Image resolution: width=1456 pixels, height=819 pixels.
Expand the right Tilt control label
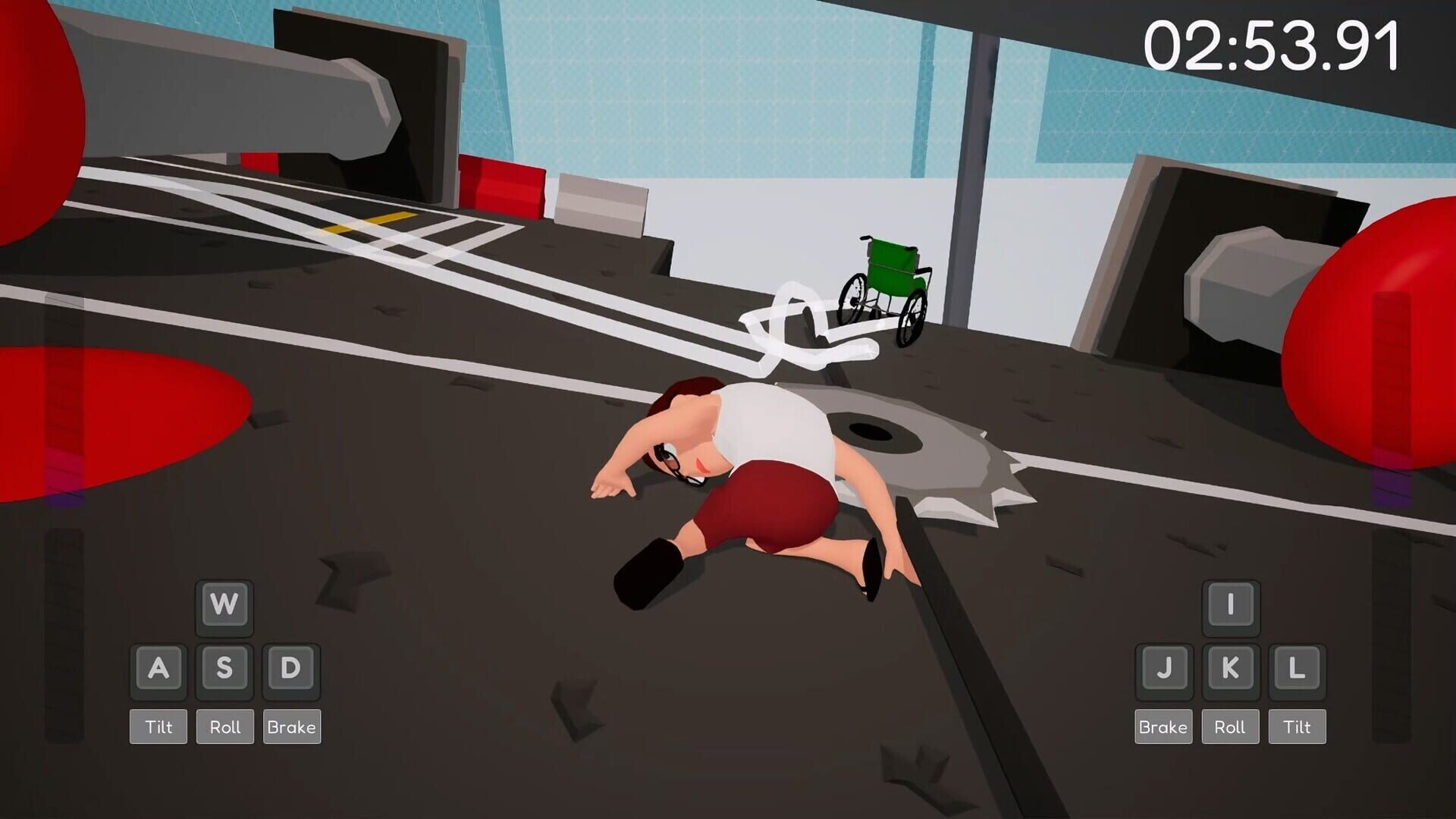[1297, 726]
